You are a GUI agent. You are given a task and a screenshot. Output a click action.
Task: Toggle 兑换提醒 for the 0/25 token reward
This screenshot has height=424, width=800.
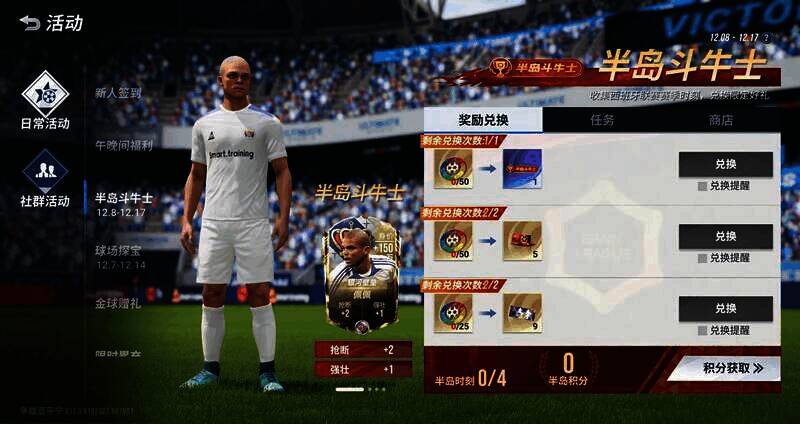703,330
